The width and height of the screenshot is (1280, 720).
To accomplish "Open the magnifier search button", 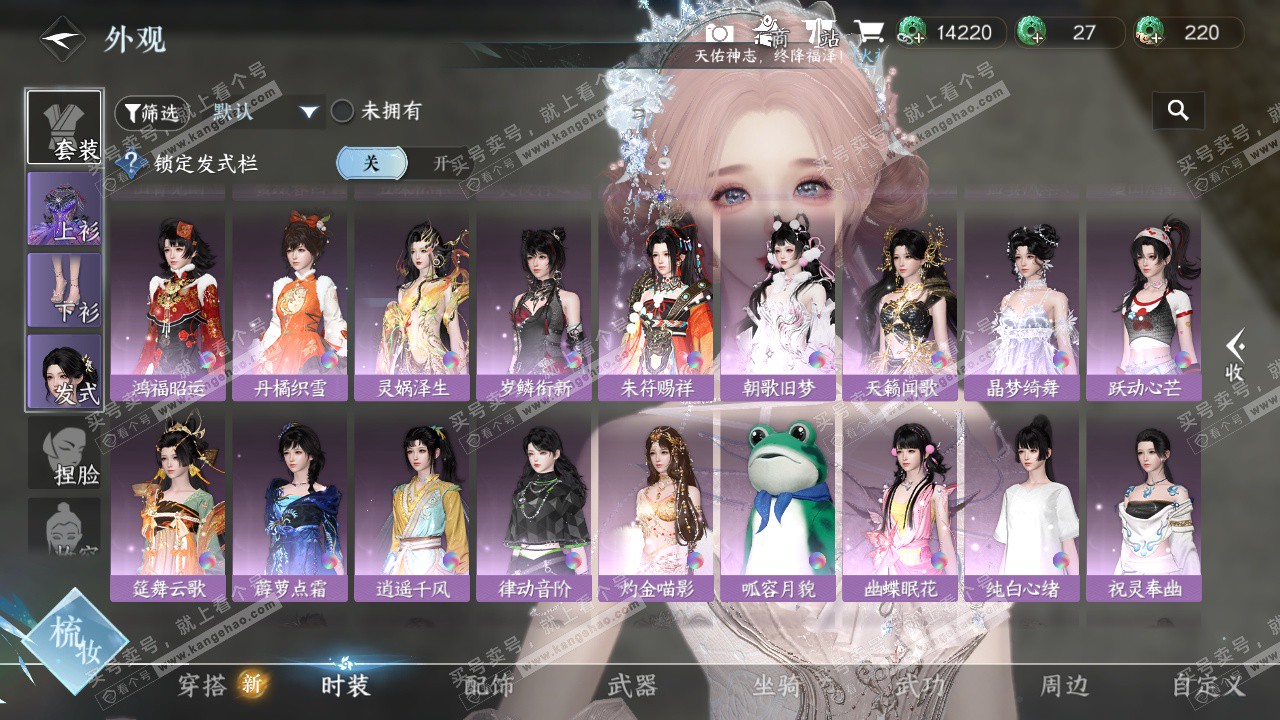I will tap(1178, 111).
